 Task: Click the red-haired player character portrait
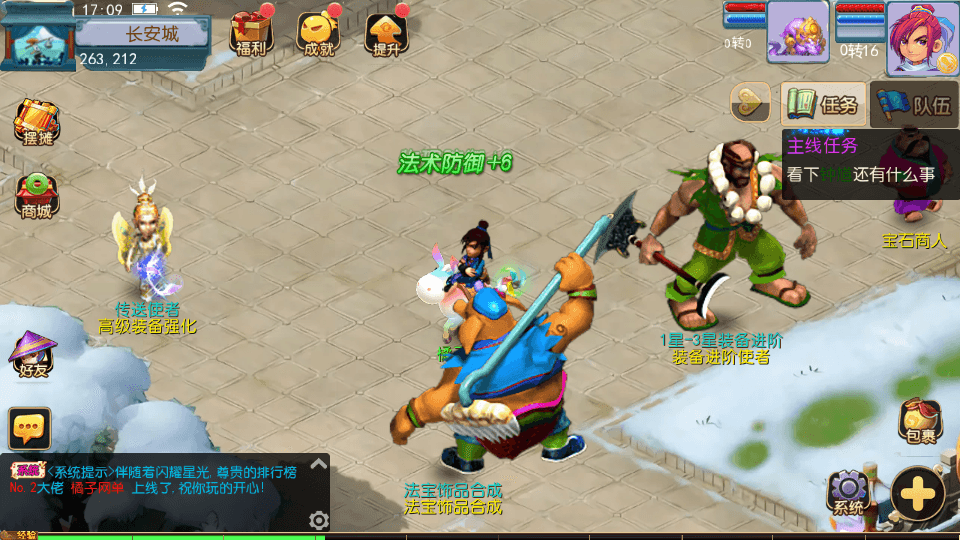pos(922,38)
